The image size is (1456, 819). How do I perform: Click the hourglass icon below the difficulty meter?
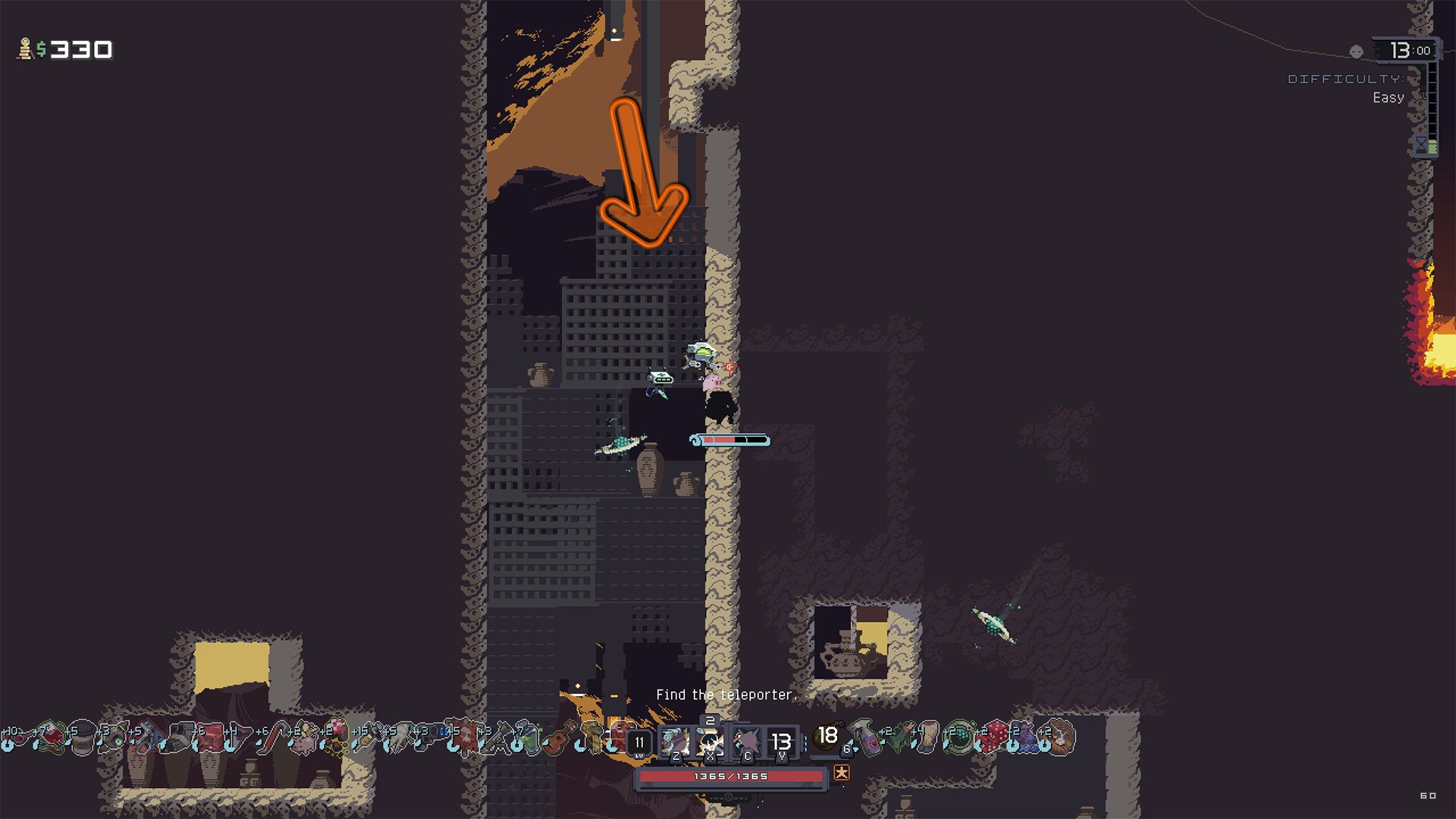(x=1421, y=145)
